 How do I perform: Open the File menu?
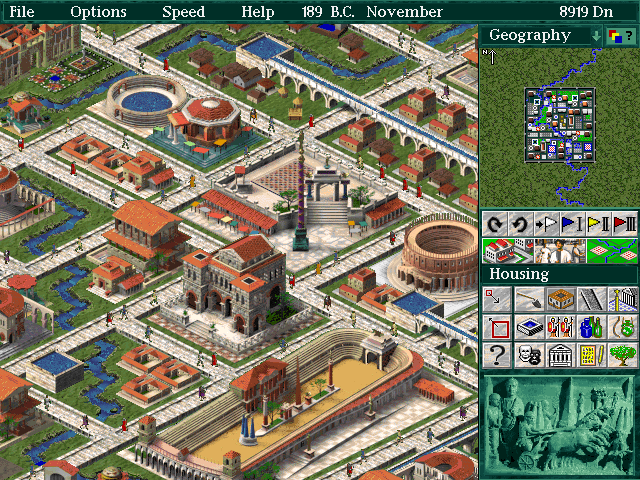click(x=22, y=12)
